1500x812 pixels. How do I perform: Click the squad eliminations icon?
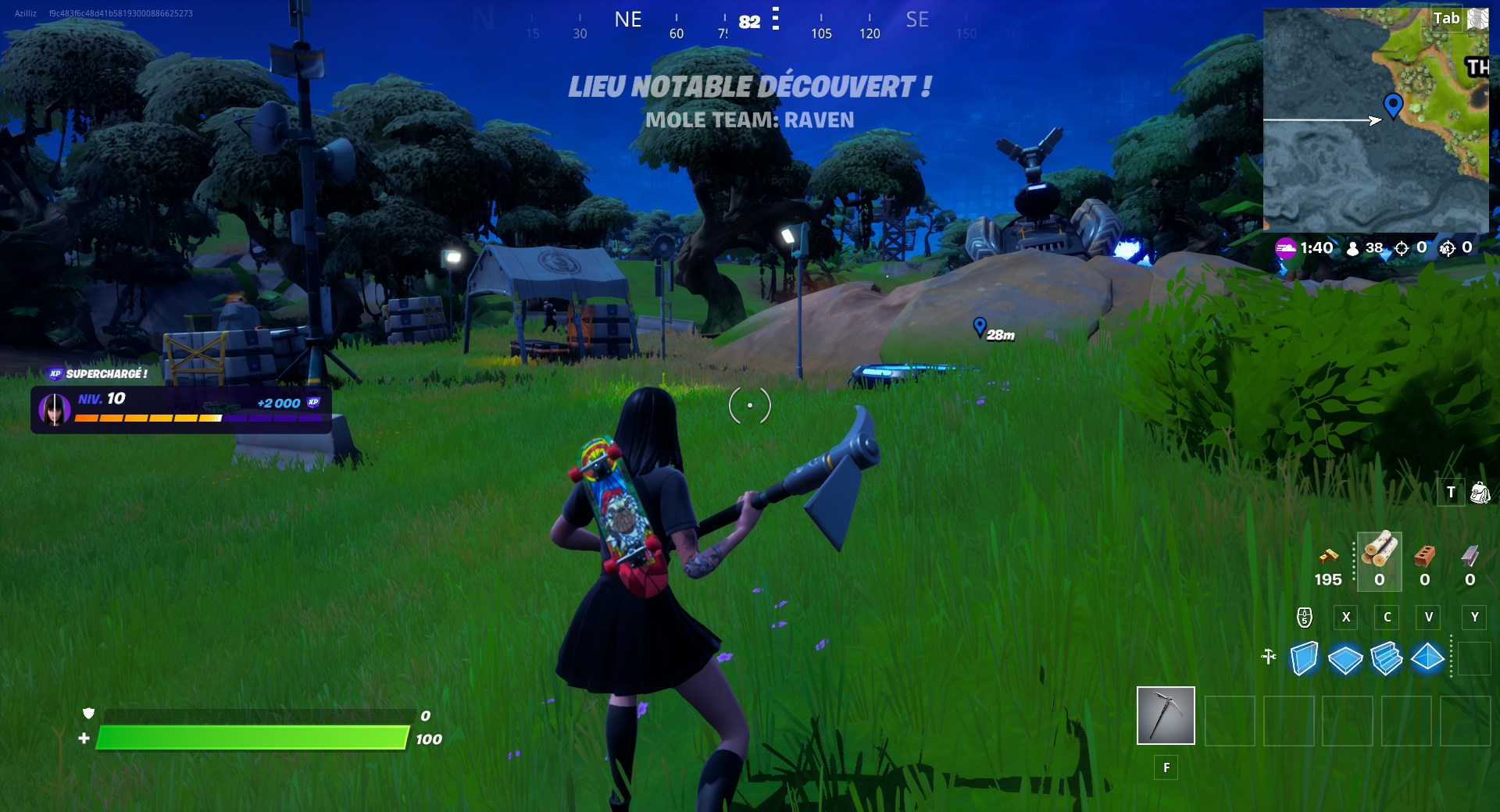coord(1445,248)
